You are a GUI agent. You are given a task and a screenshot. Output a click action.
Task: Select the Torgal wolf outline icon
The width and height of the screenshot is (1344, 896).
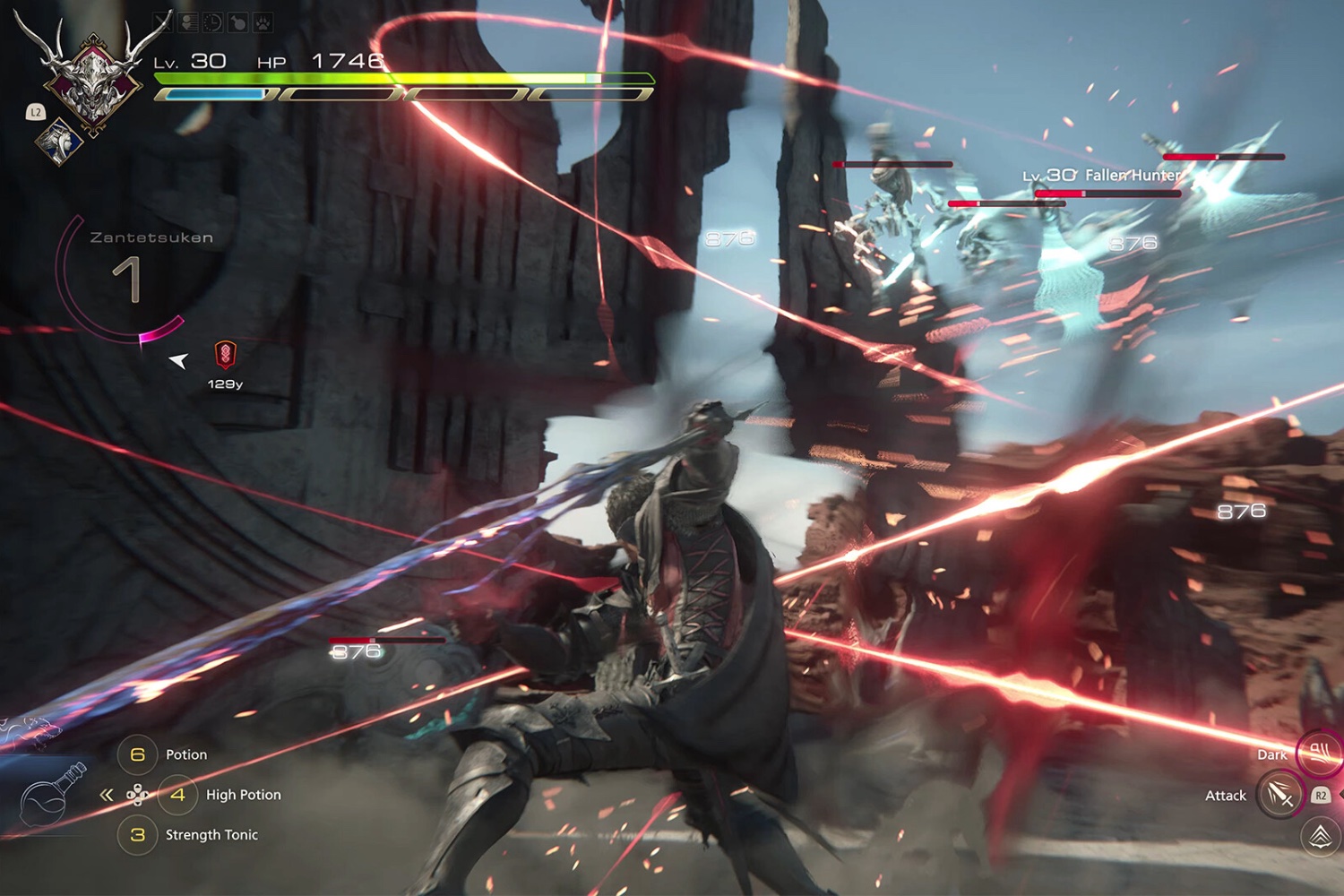tap(29, 730)
